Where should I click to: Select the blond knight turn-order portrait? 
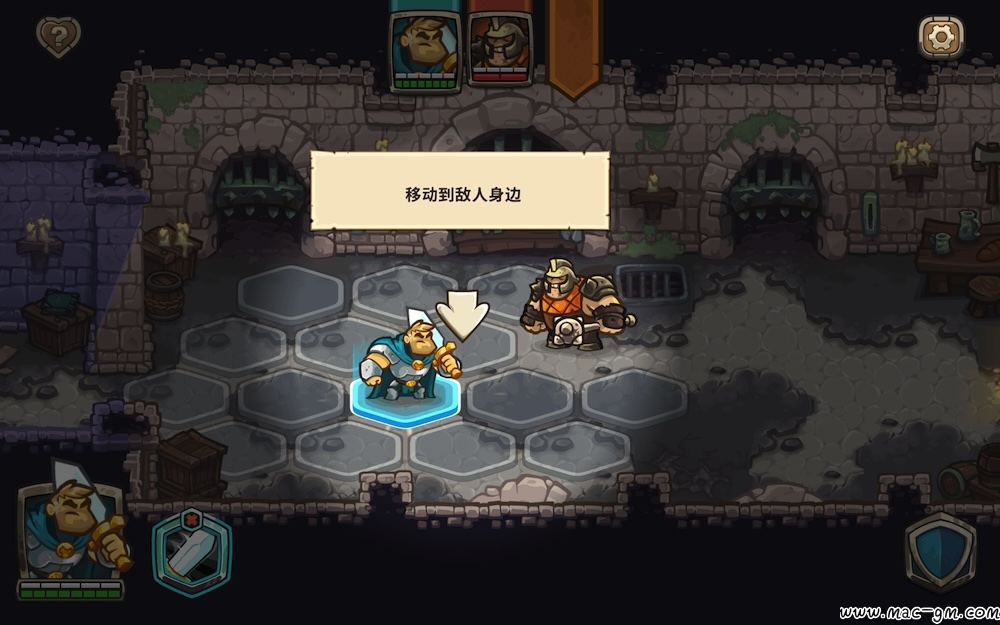pyautogui.click(x=425, y=47)
